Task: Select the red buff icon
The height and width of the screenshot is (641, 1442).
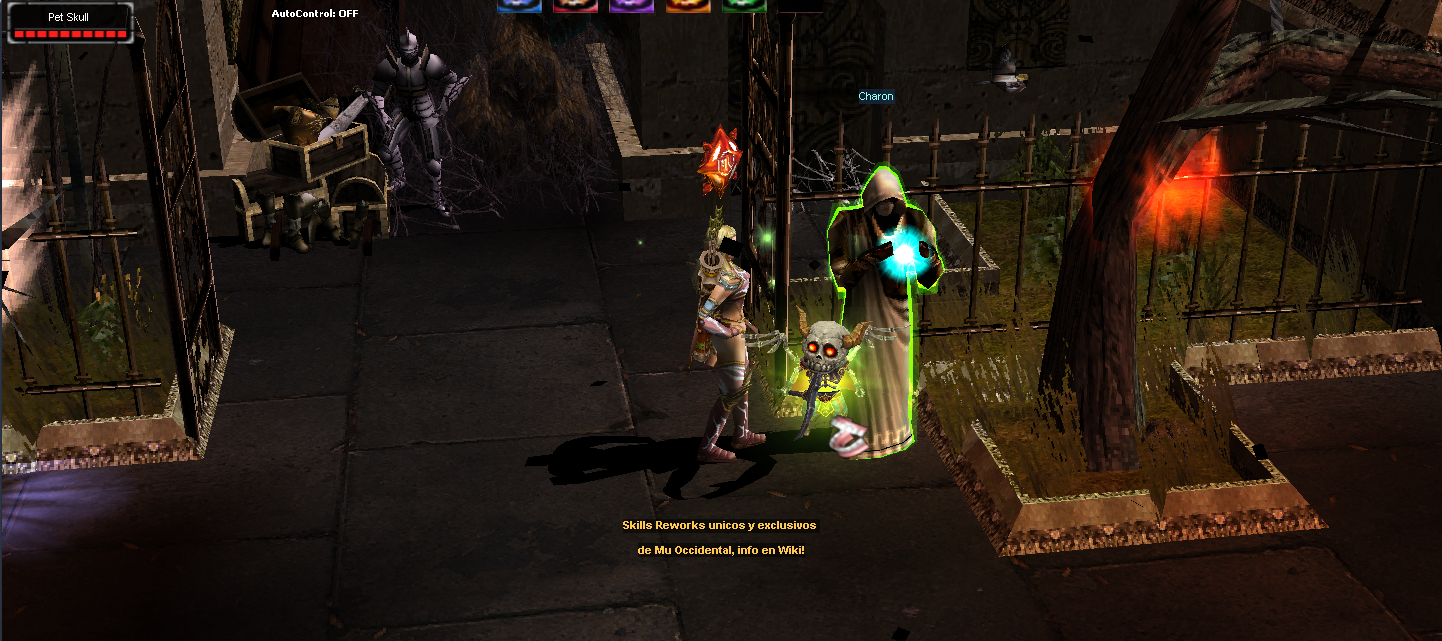Action: [x=575, y=5]
